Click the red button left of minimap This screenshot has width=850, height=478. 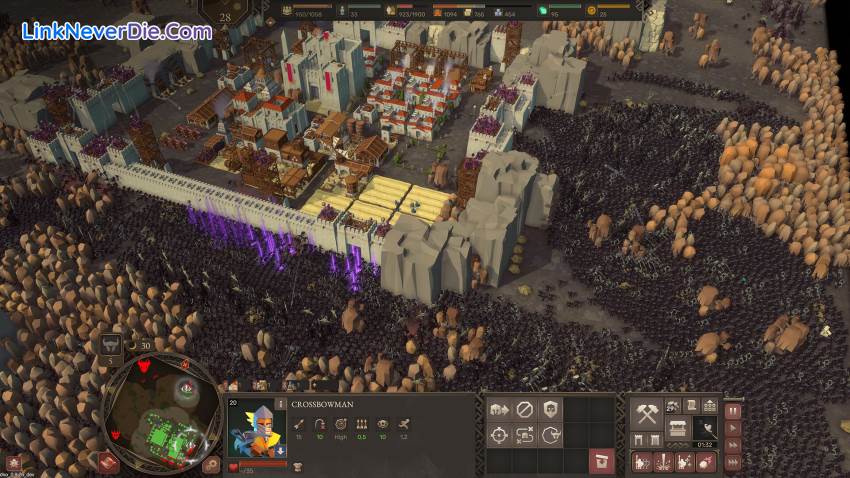[x=108, y=462]
